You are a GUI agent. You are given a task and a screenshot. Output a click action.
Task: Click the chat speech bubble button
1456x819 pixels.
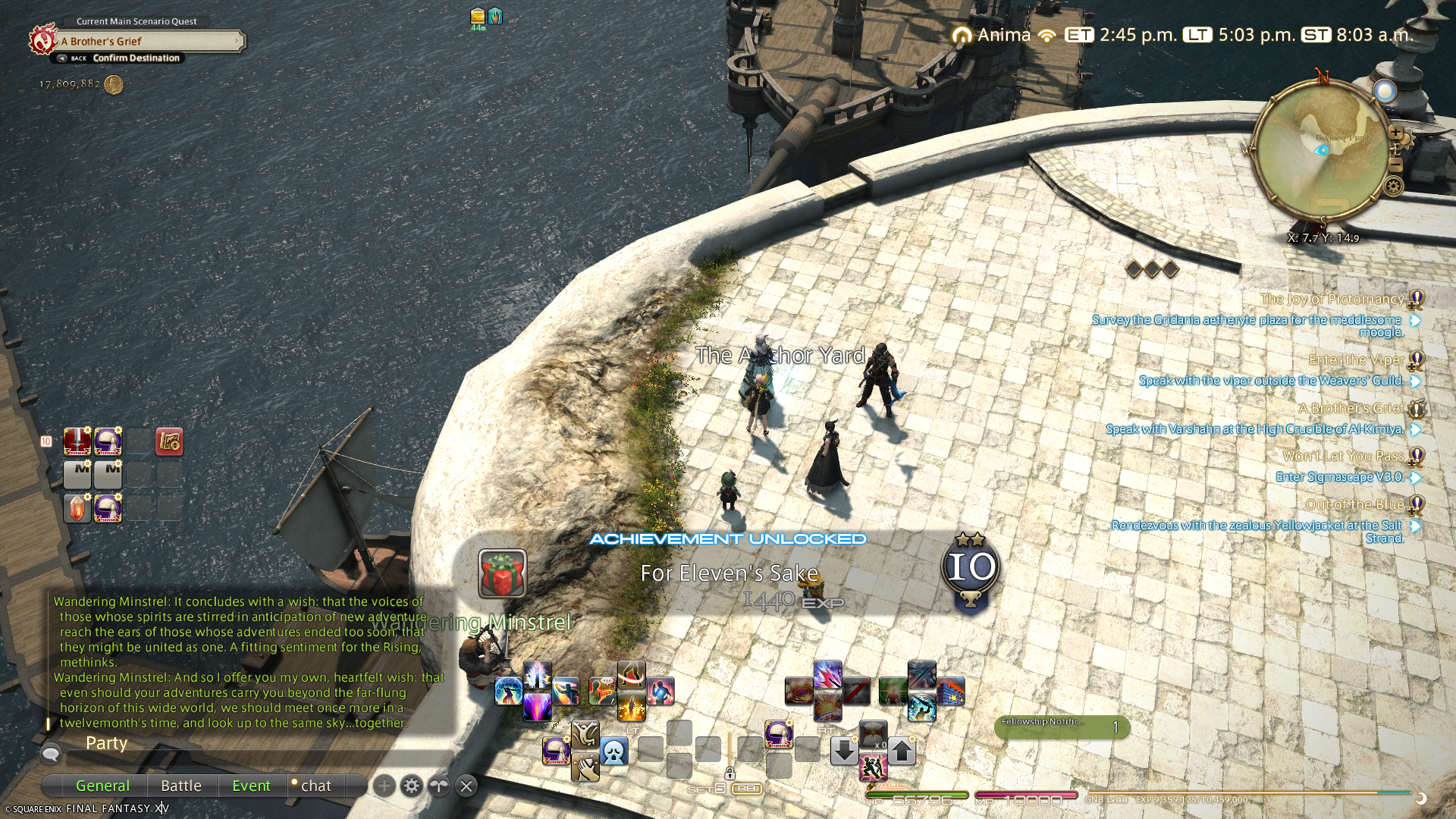(x=51, y=754)
